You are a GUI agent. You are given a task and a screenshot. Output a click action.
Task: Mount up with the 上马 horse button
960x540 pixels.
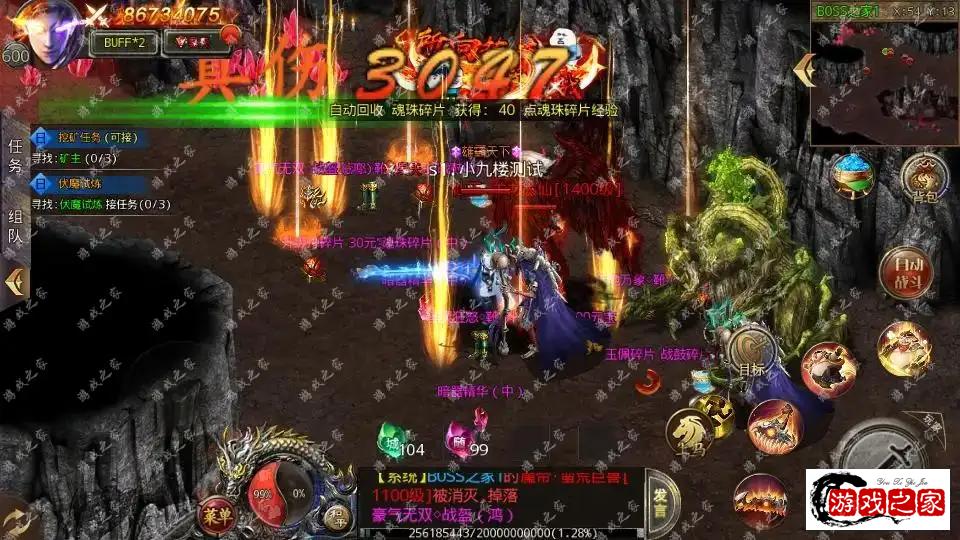(690, 431)
